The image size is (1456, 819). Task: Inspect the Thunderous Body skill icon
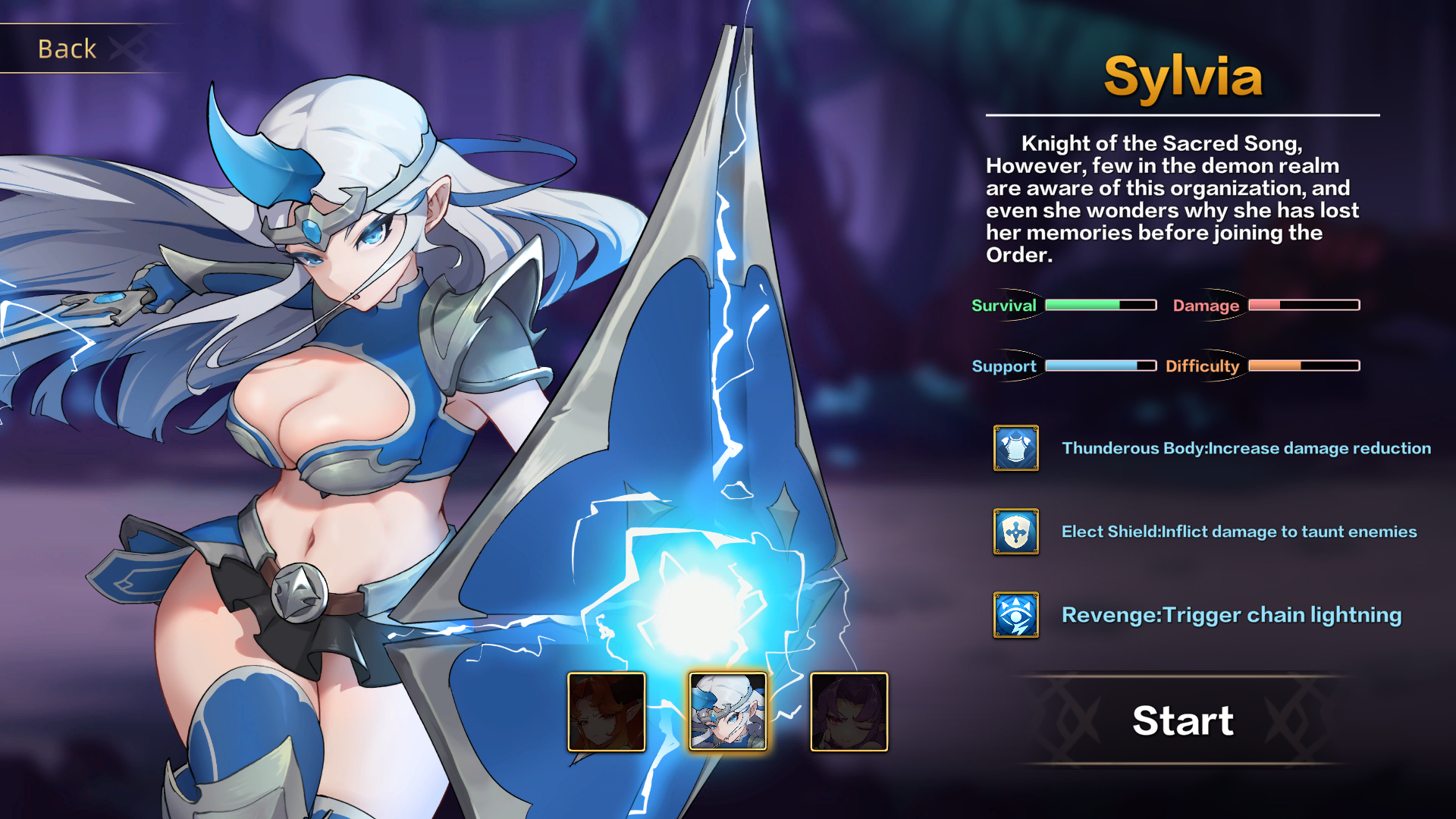tap(1016, 448)
